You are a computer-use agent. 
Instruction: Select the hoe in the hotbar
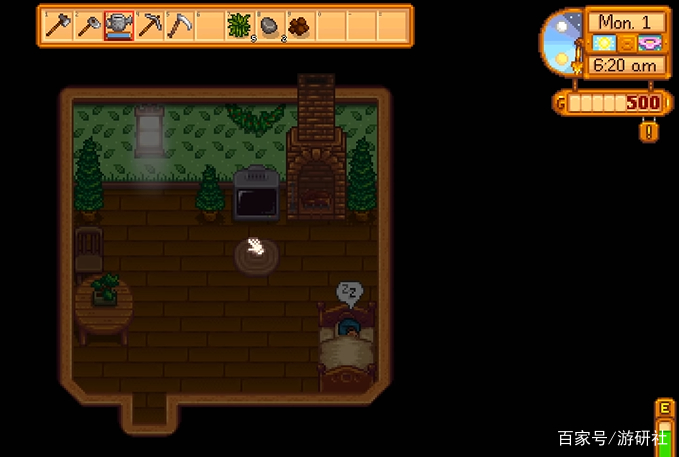point(89,25)
